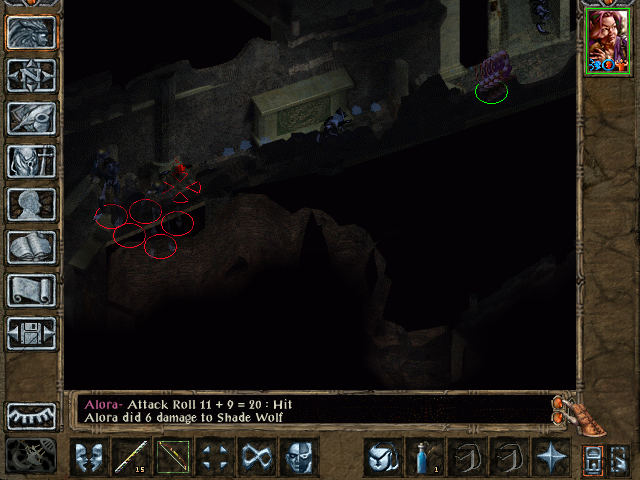Viewport: 640px width, 480px height.
Task: Open the area map screen
Action: pos(32,75)
